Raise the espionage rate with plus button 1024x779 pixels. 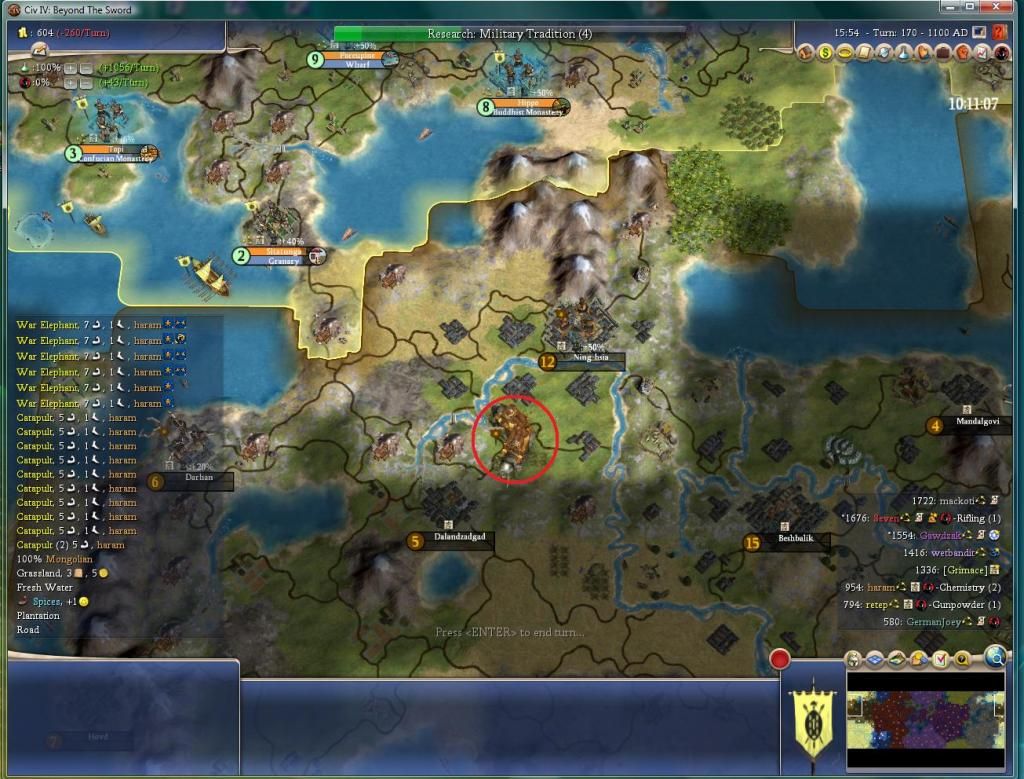pos(70,81)
